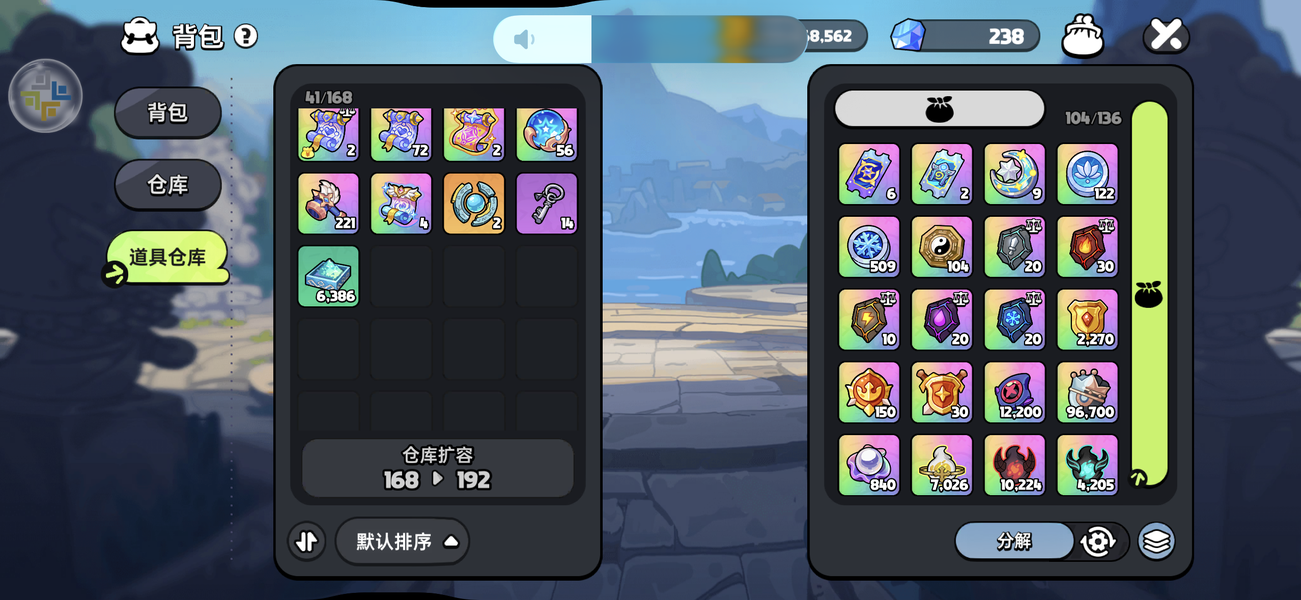This screenshot has height=600, width=1301.
Task: Click the stack layers icon button
Action: 1156,541
